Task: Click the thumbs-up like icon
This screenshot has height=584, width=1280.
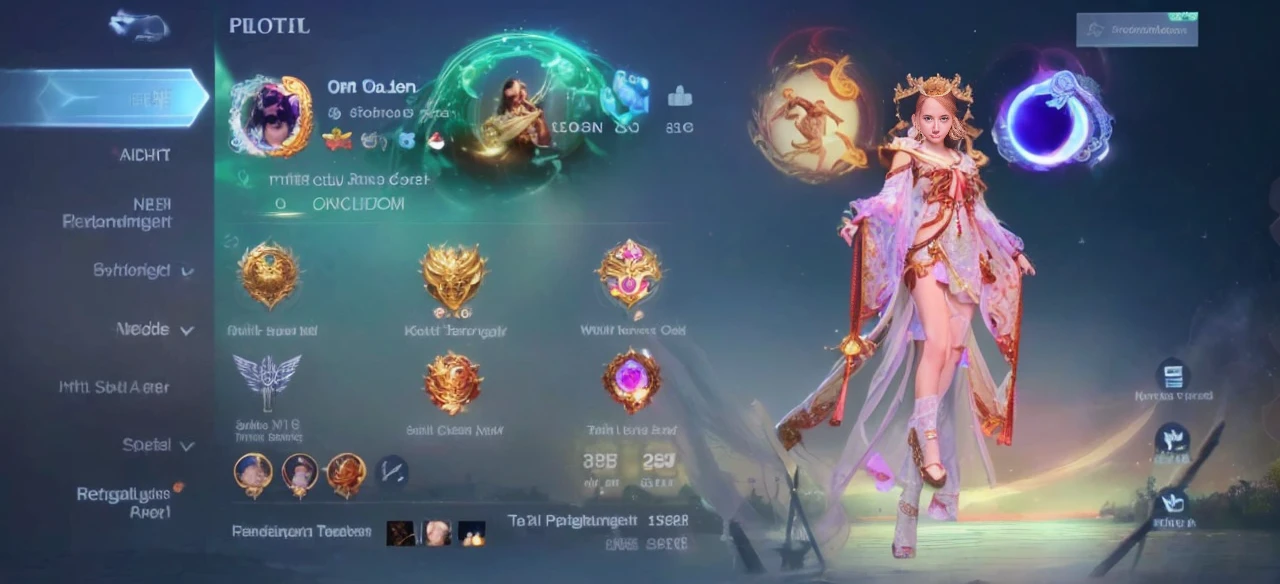Action: click(679, 97)
